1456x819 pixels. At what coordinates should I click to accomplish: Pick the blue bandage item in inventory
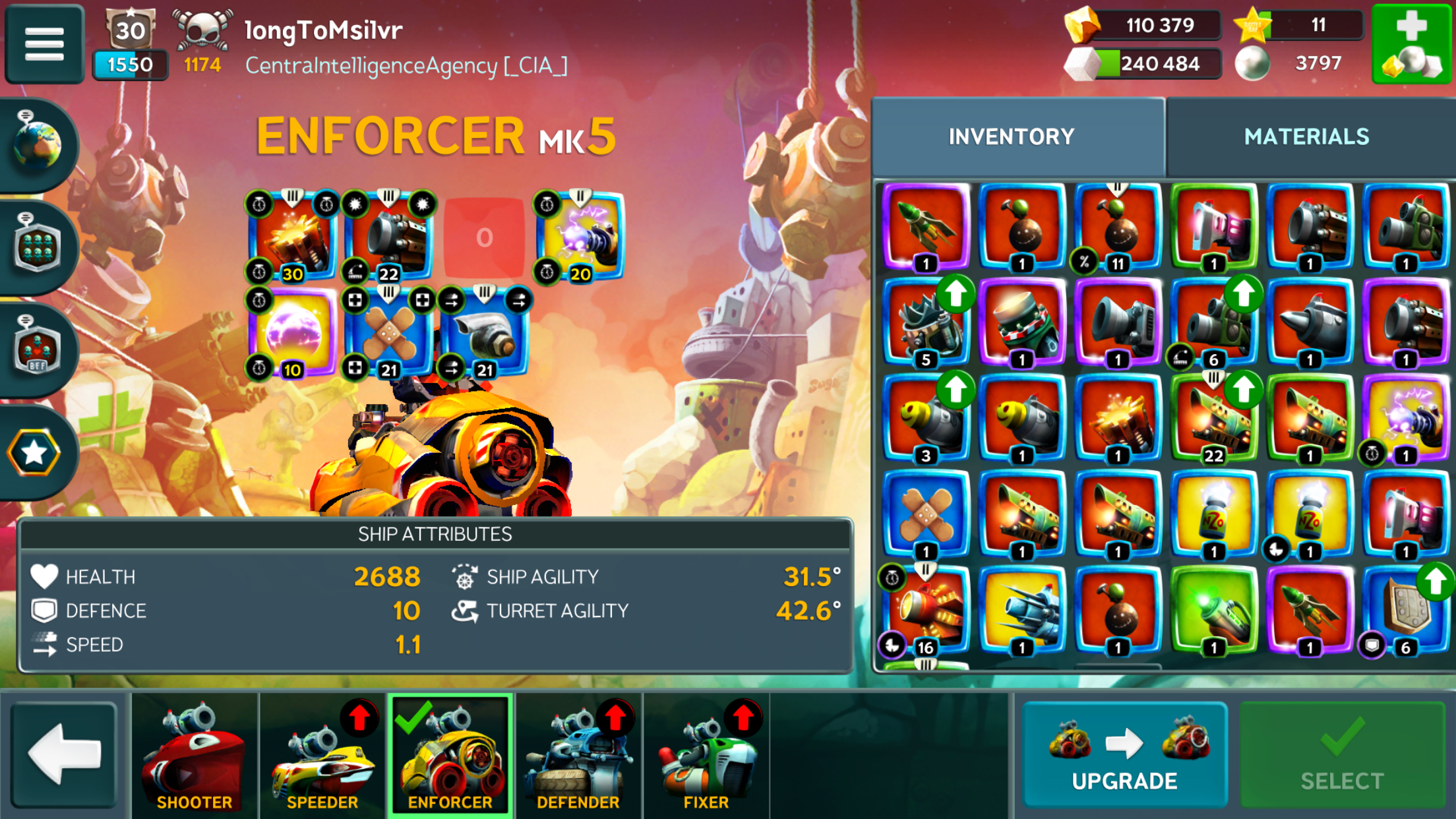[x=926, y=514]
